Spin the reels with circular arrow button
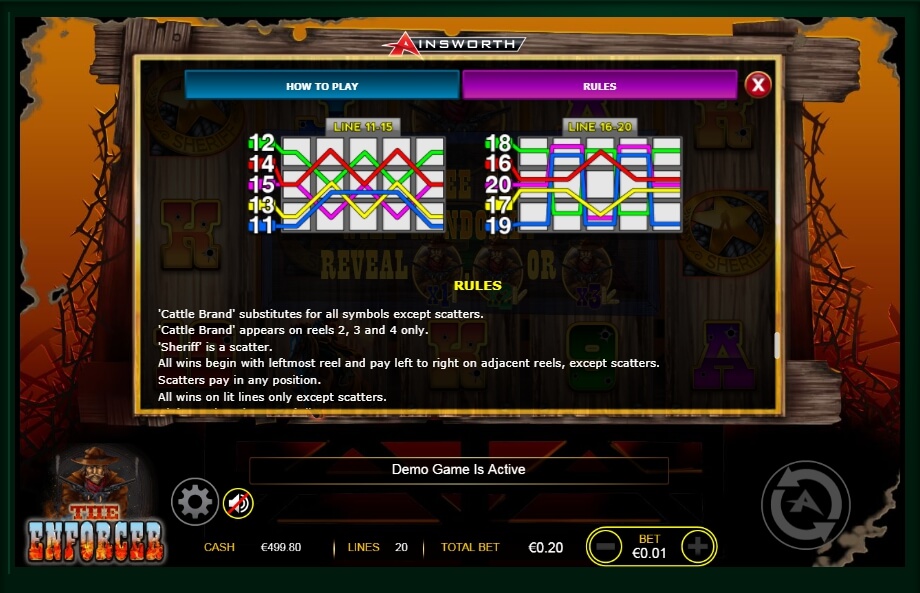The image size is (920, 593). pos(805,505)
